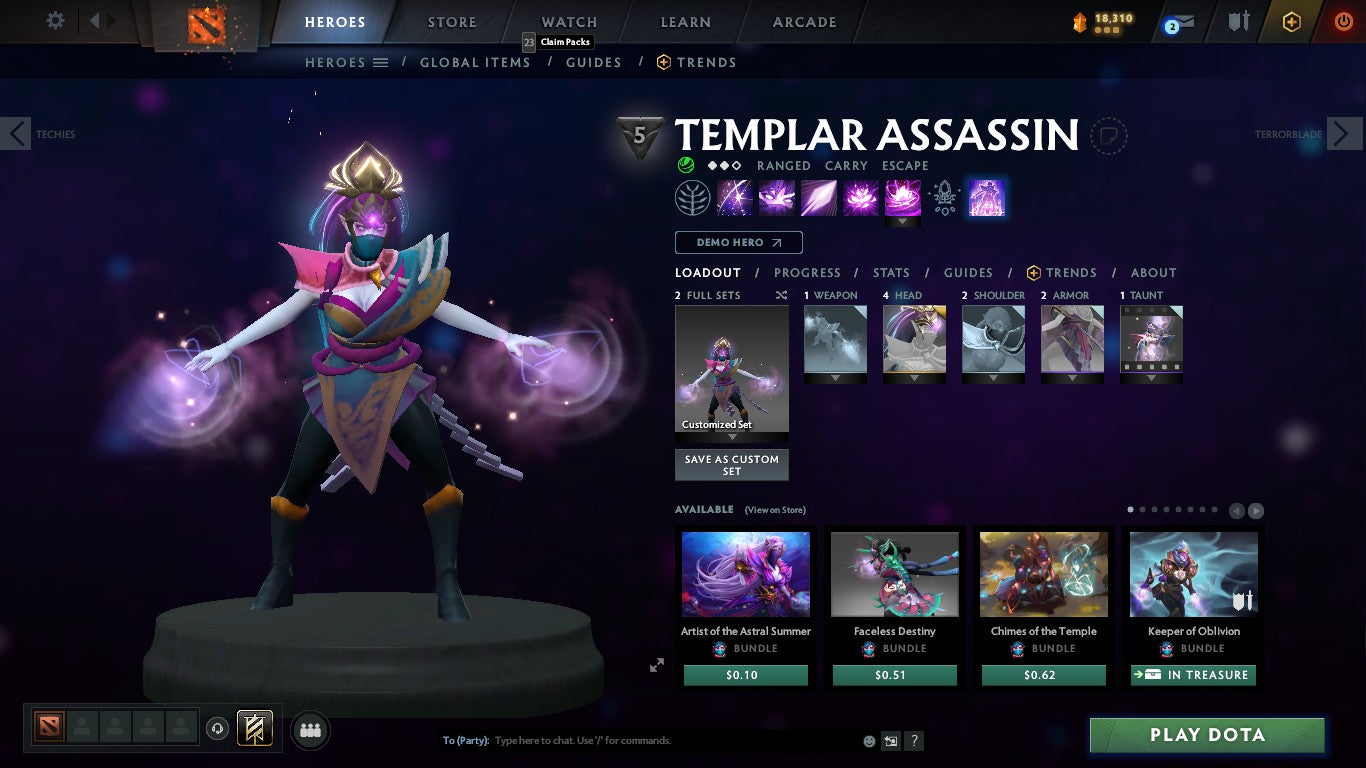Open View on Store link

[x=775, y=509]
